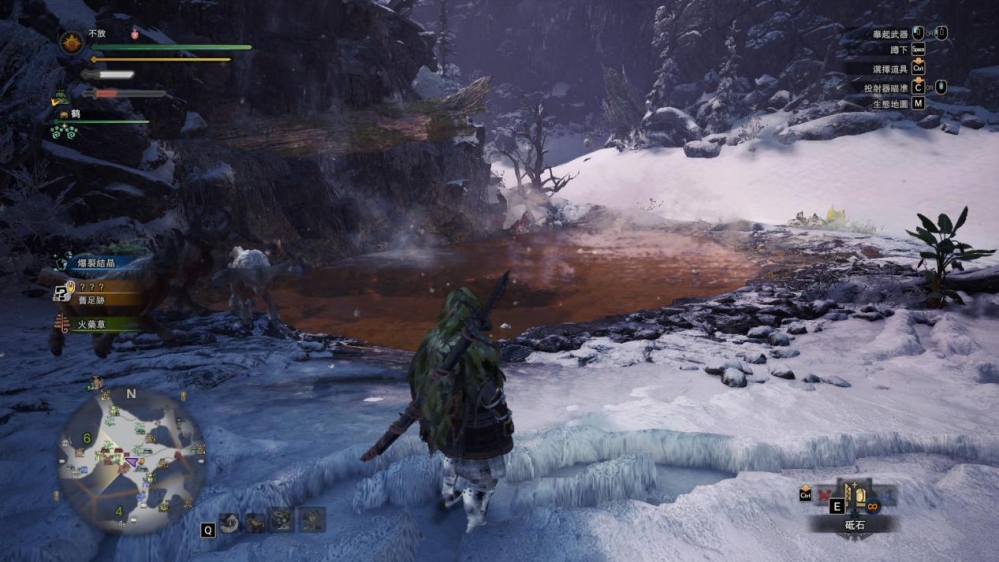
Task: Click the monster emblem beside the hunter name
Action: pyautogui.click(x=71, y=42)
